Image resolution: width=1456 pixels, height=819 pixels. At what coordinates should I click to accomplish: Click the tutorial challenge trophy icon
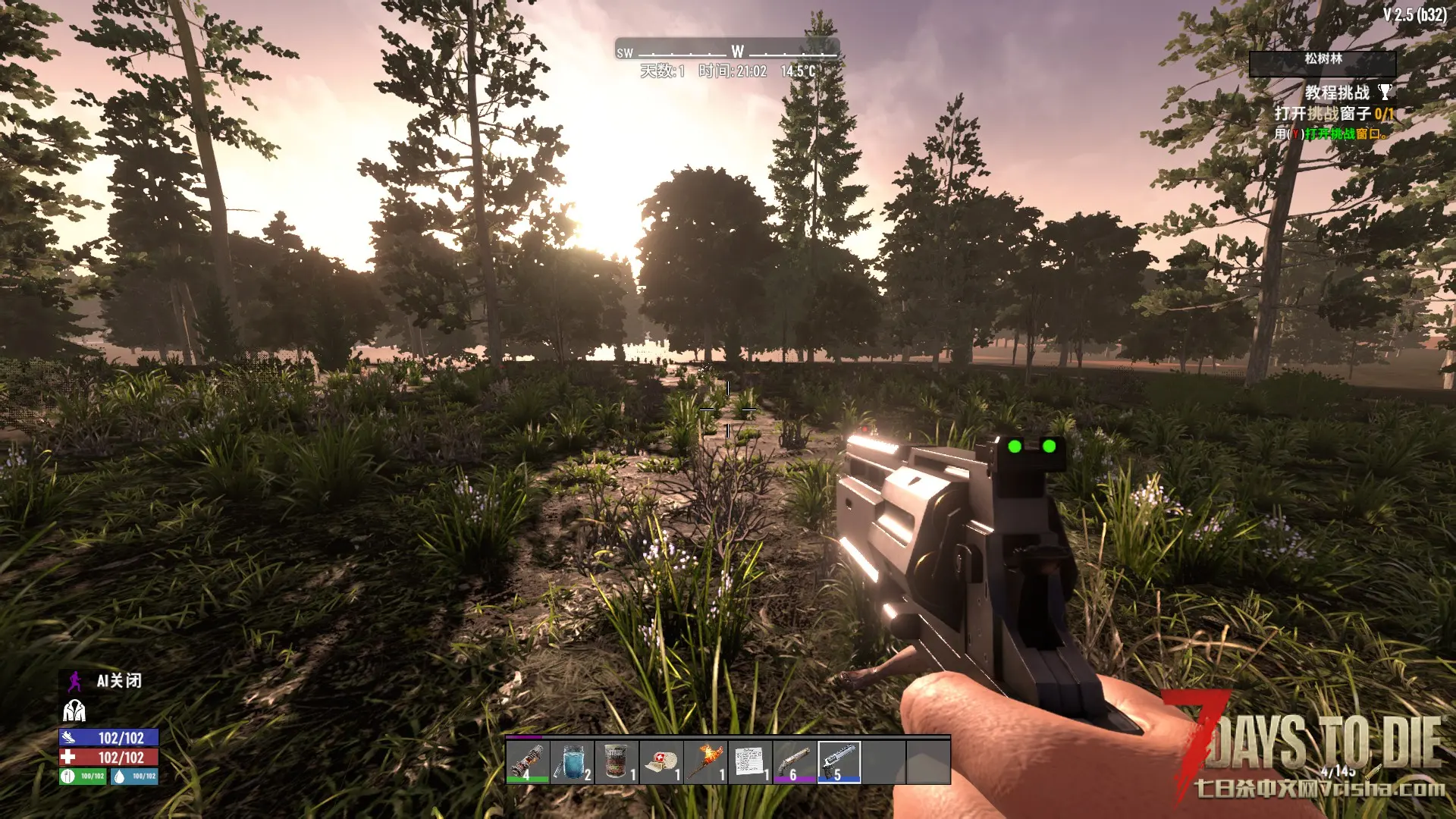pos(1385,93)
